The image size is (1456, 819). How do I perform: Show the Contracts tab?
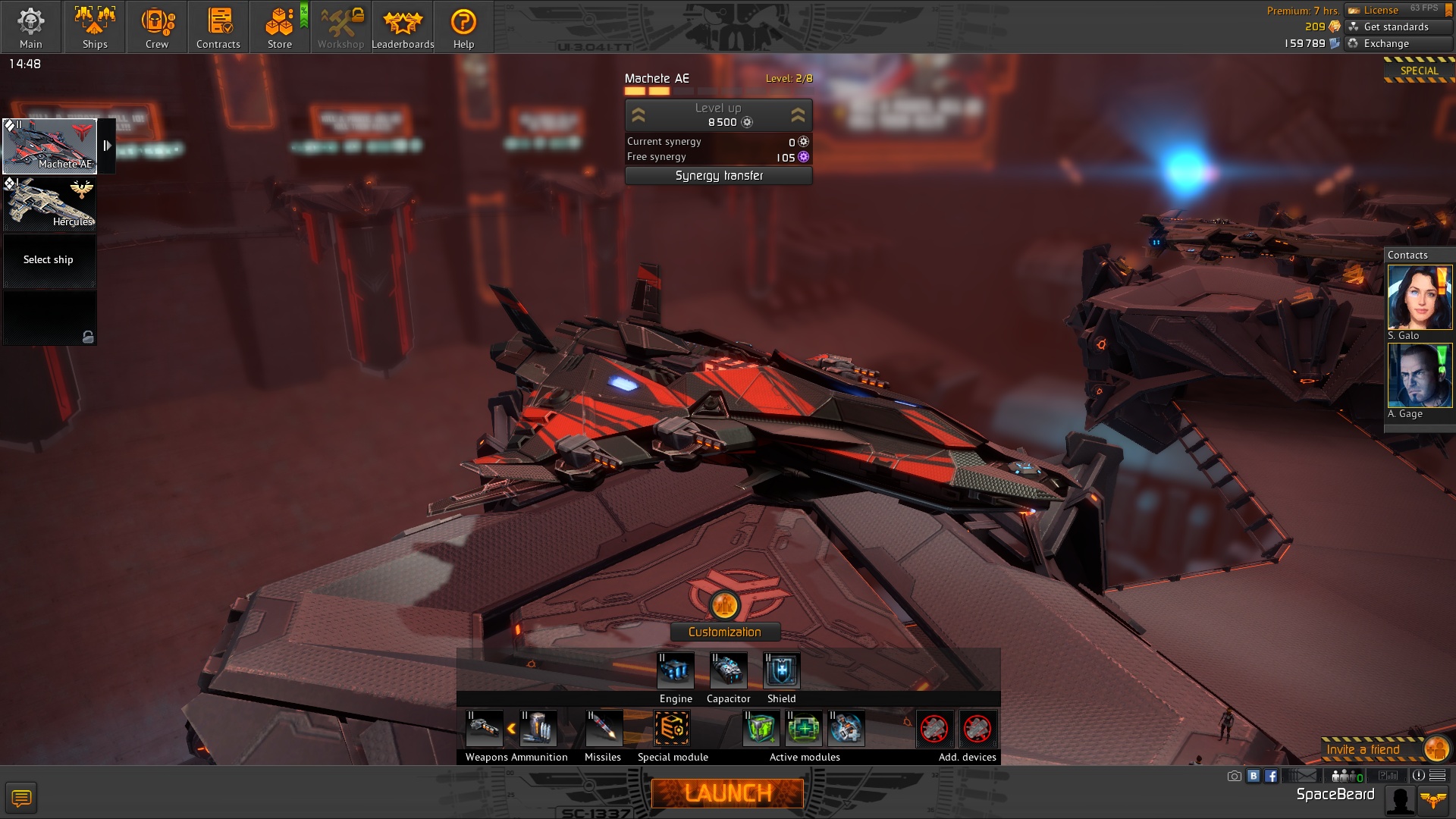click(218, 27)
